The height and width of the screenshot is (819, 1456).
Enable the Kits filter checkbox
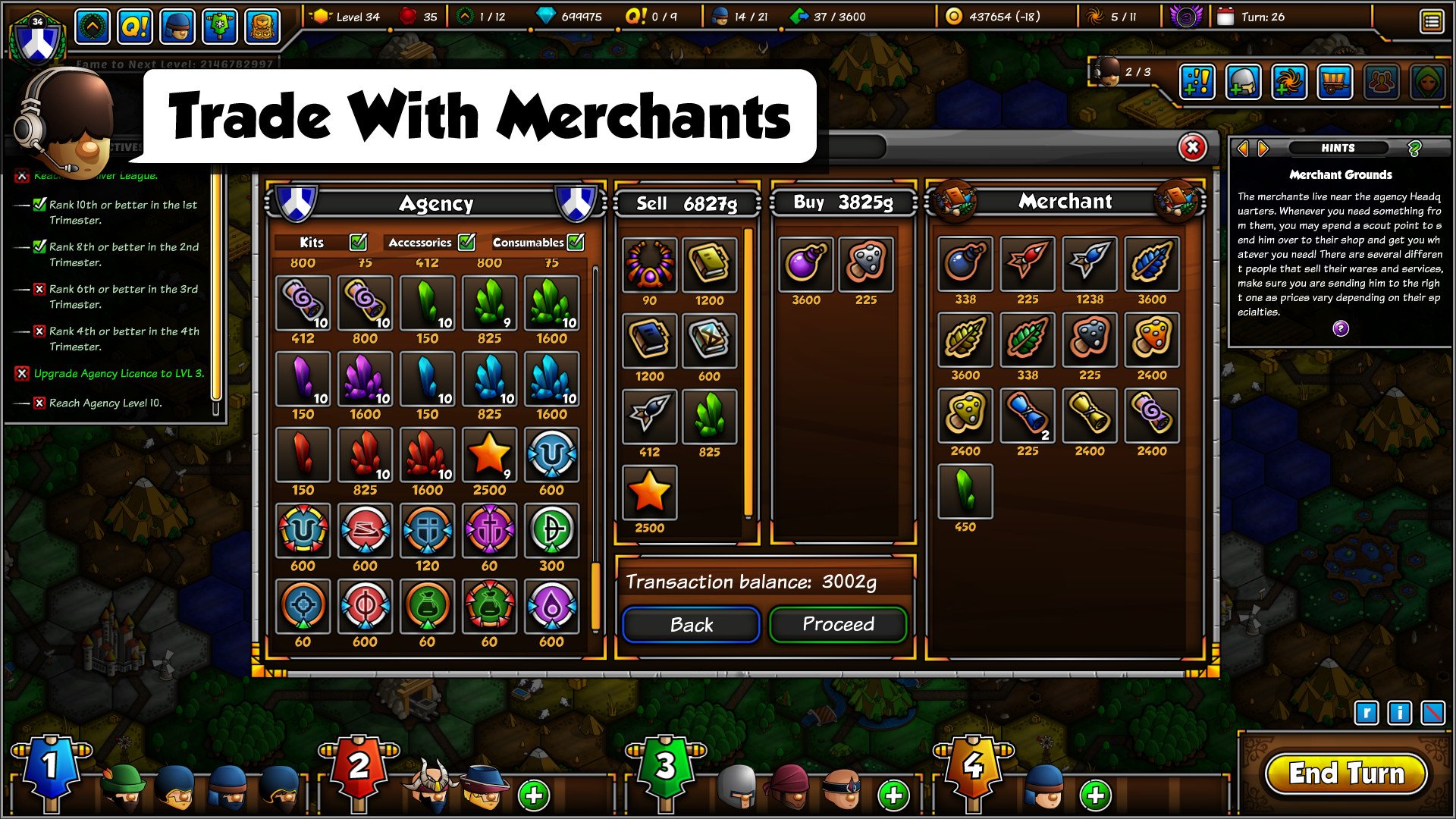coord(358,243)
